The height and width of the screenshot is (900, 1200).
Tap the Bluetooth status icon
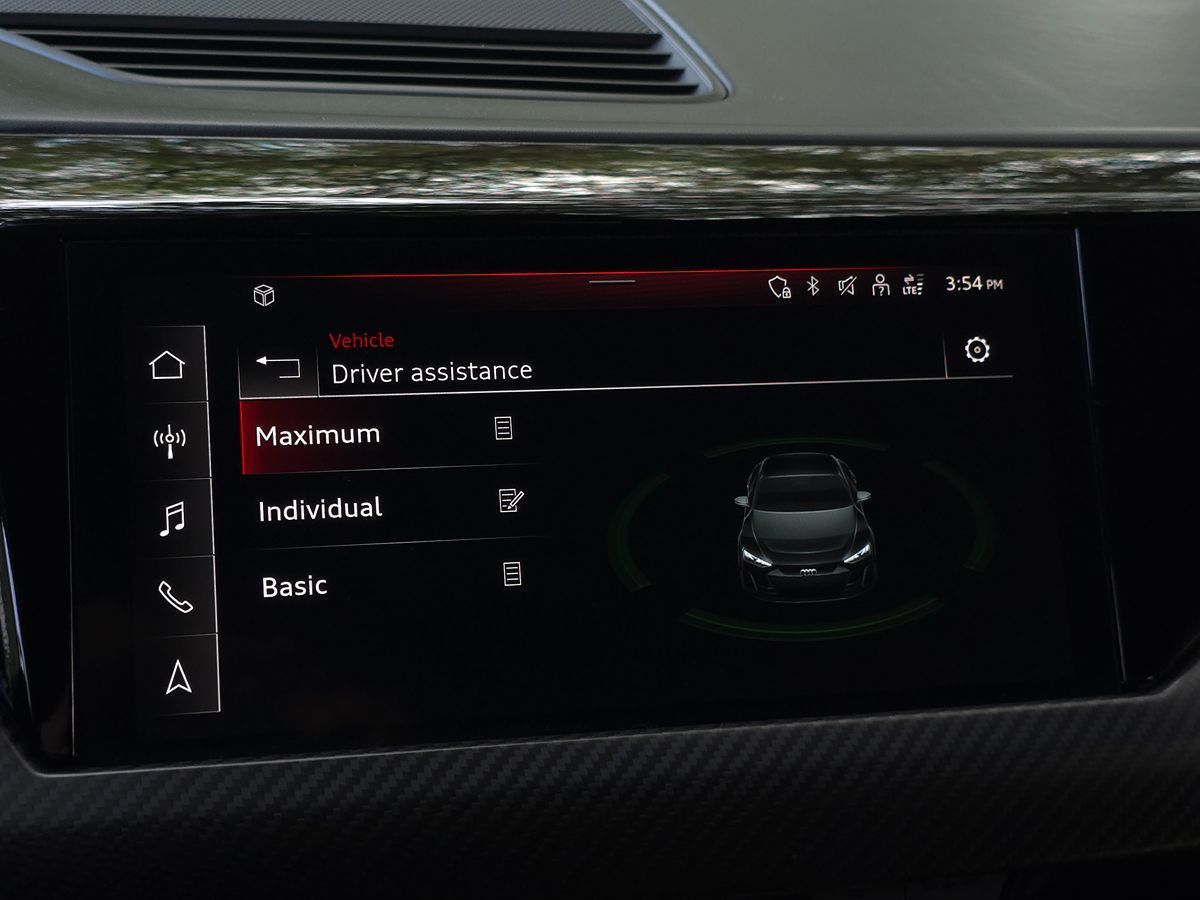pyautogui.click(x=813, y=287)
